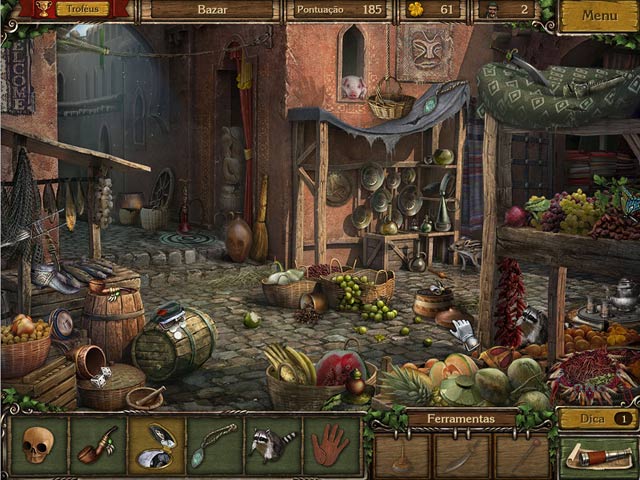Use the Dica hint button
The width and height of the screenshot is (640, 480).
597,418
